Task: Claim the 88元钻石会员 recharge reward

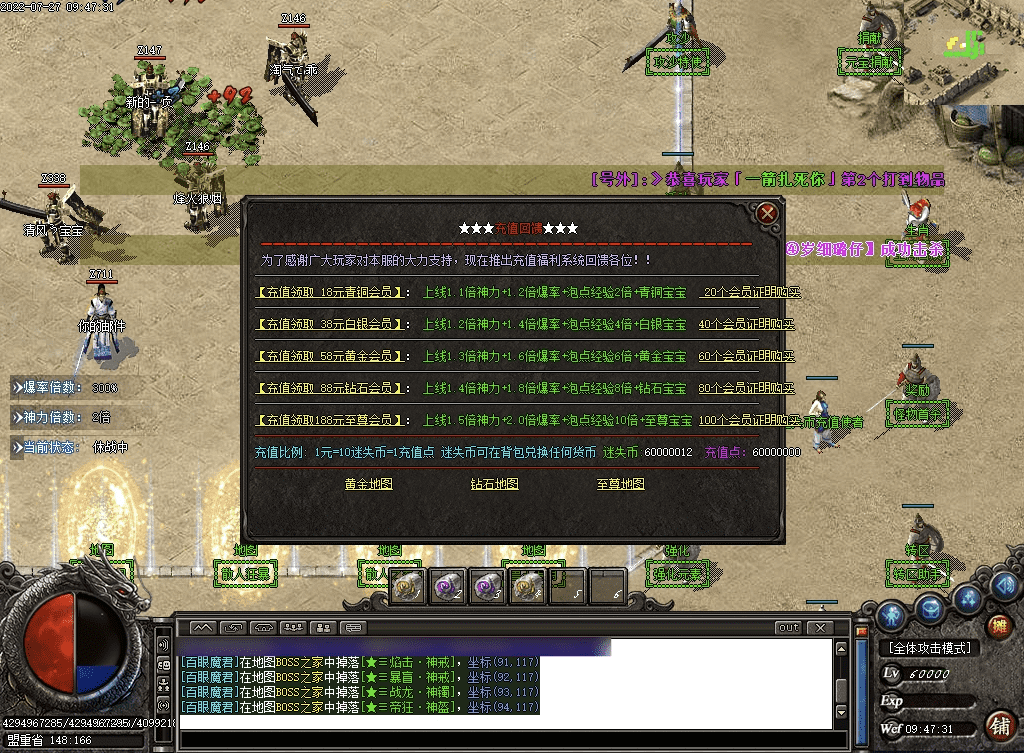Action: point(331,388)
